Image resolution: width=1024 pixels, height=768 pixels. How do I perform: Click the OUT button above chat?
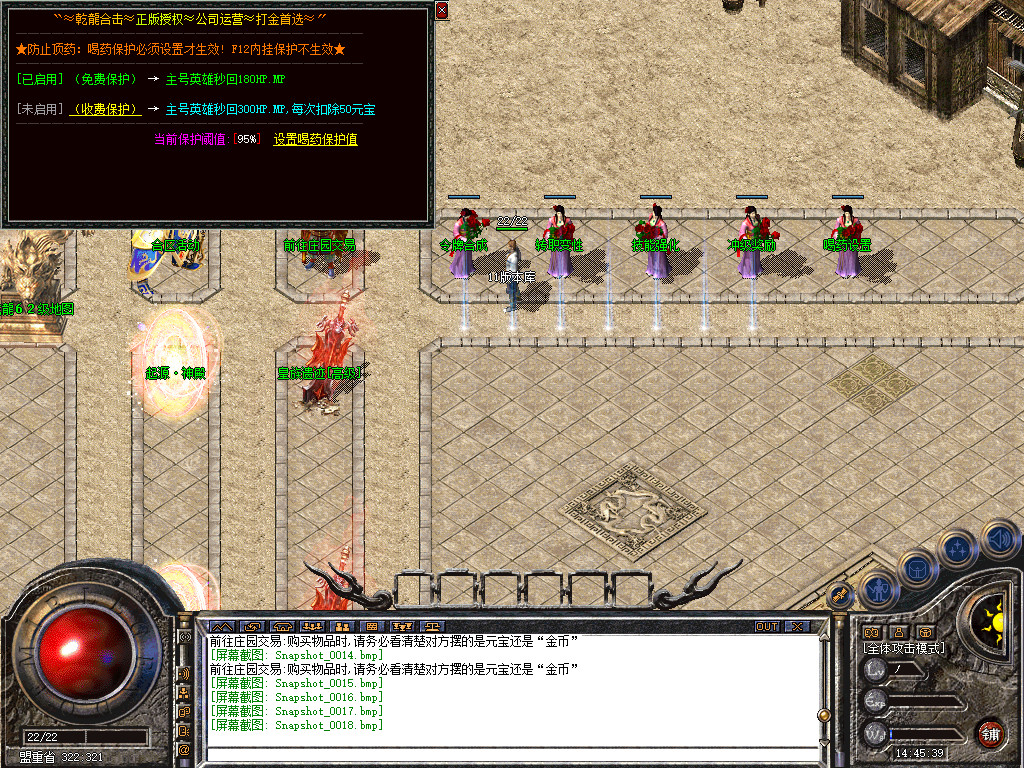(x=766, y=627)
